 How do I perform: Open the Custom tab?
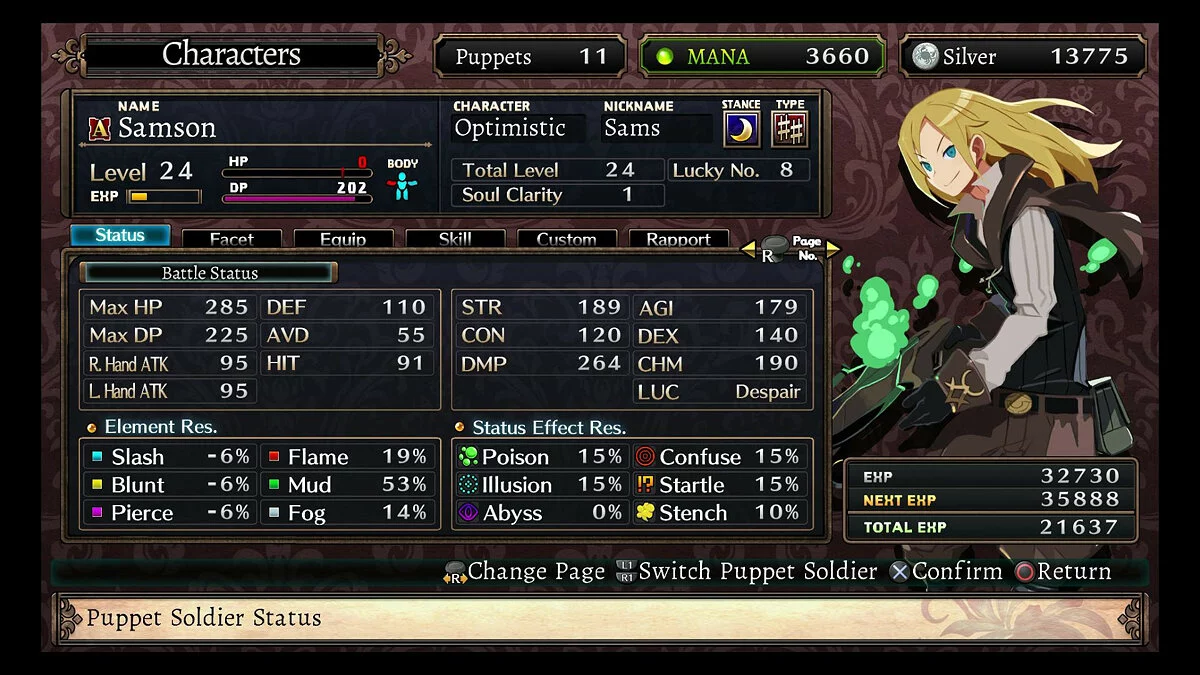566,239
